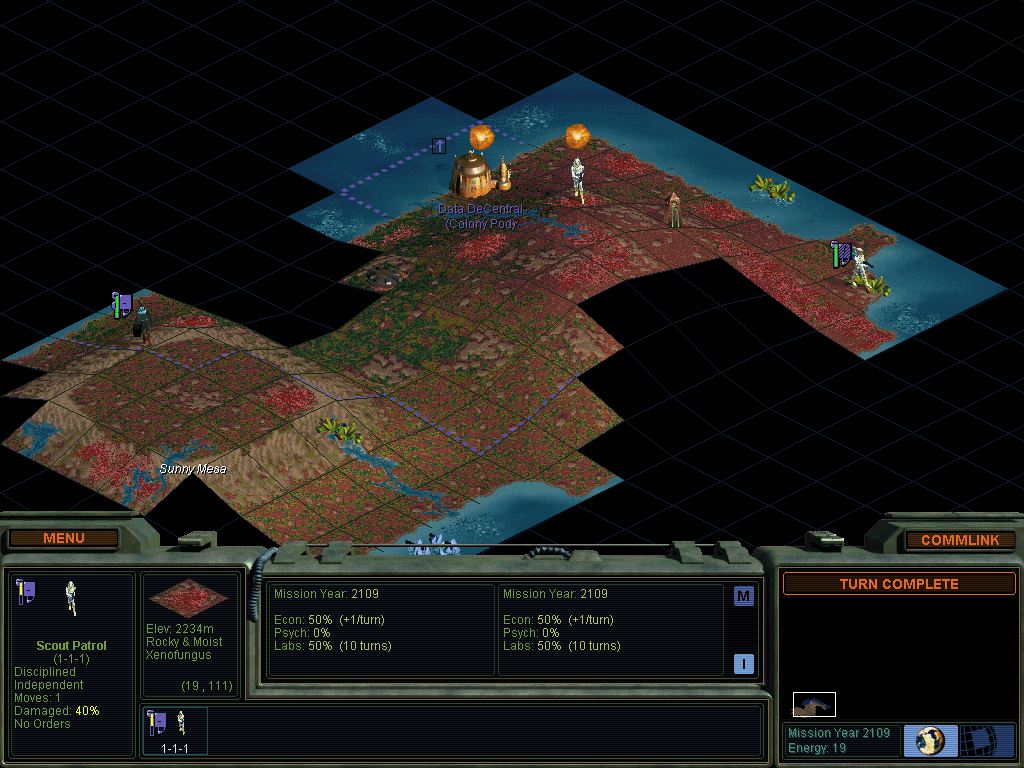Viewport: 1024px width, 768px height.
Task: Click the minimap terrain thumbnail
Action: tap(814, 705)
